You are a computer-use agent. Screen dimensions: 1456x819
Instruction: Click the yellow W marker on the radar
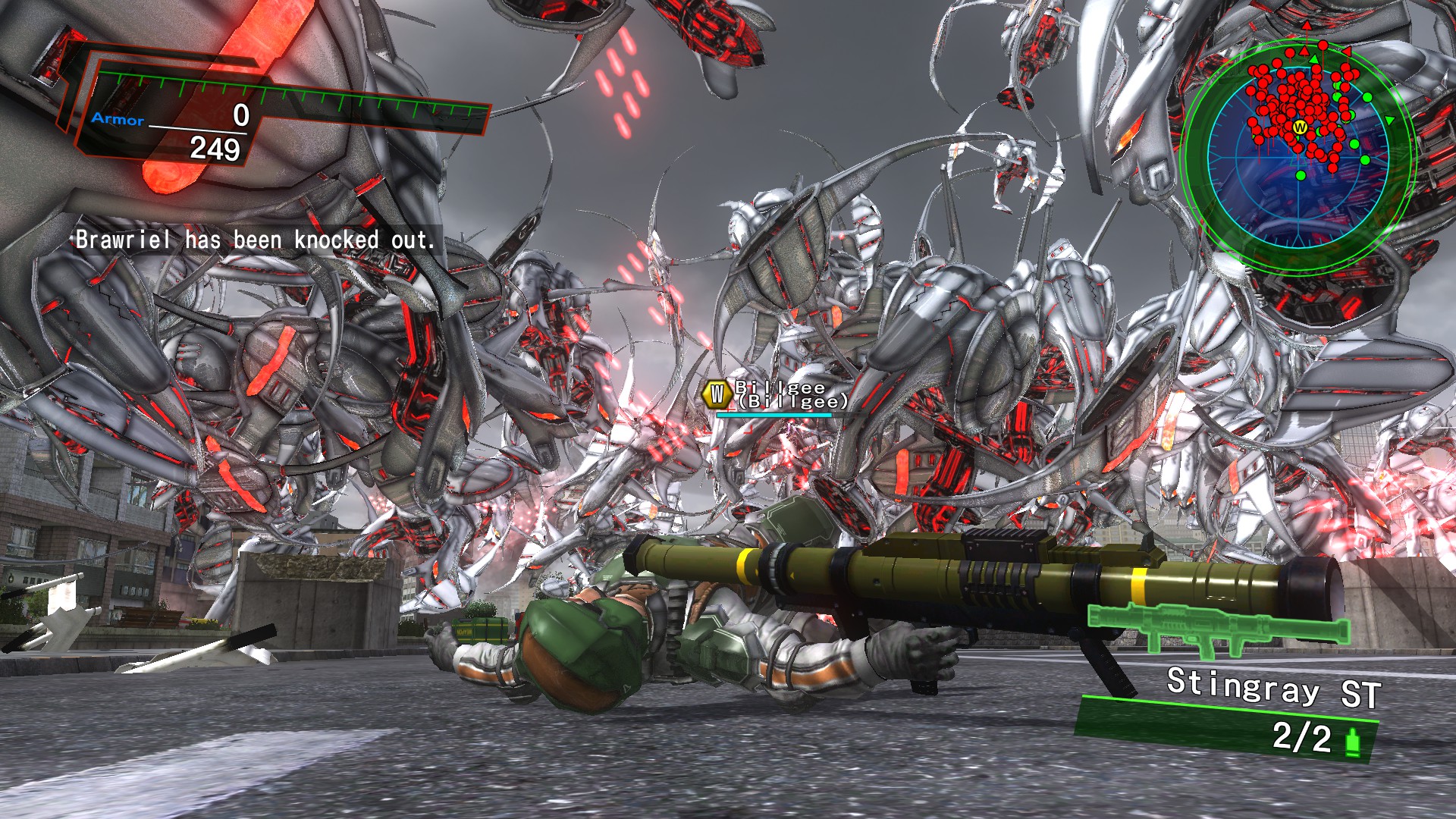tap(1300, 127)
